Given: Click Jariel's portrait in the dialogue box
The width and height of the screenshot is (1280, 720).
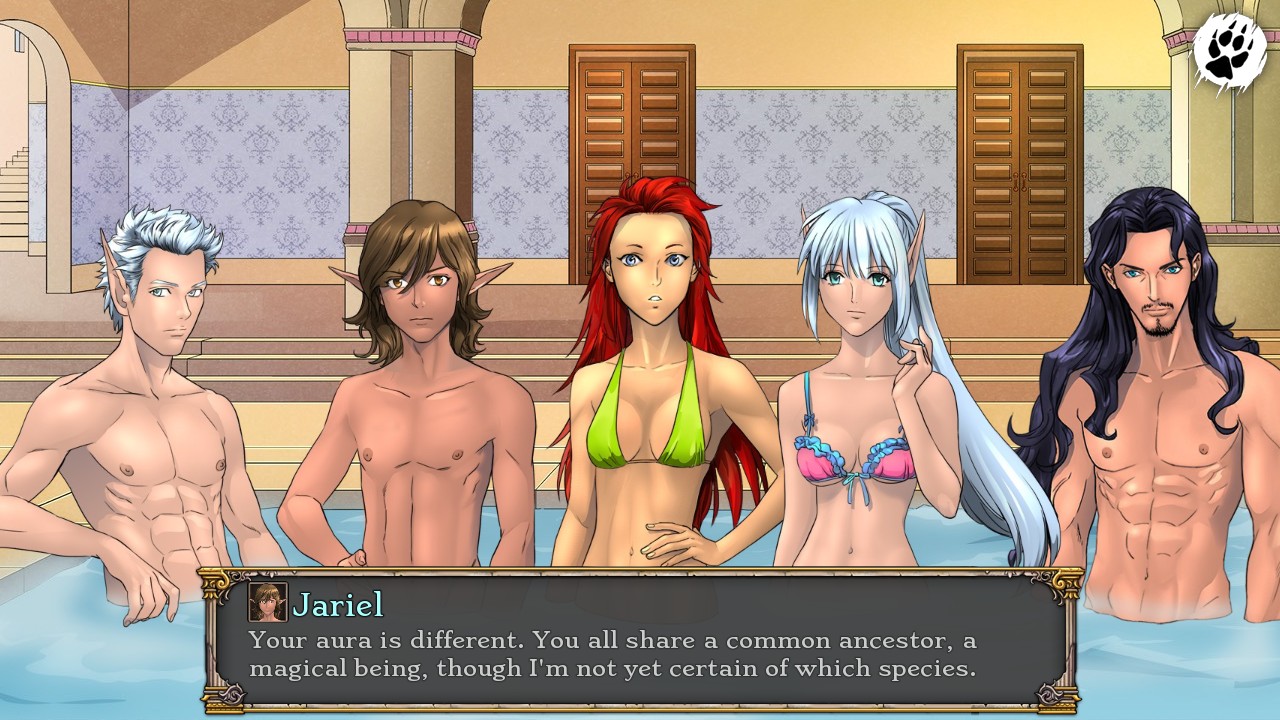Looking at the screenshot, I should (x=266, y=600).
